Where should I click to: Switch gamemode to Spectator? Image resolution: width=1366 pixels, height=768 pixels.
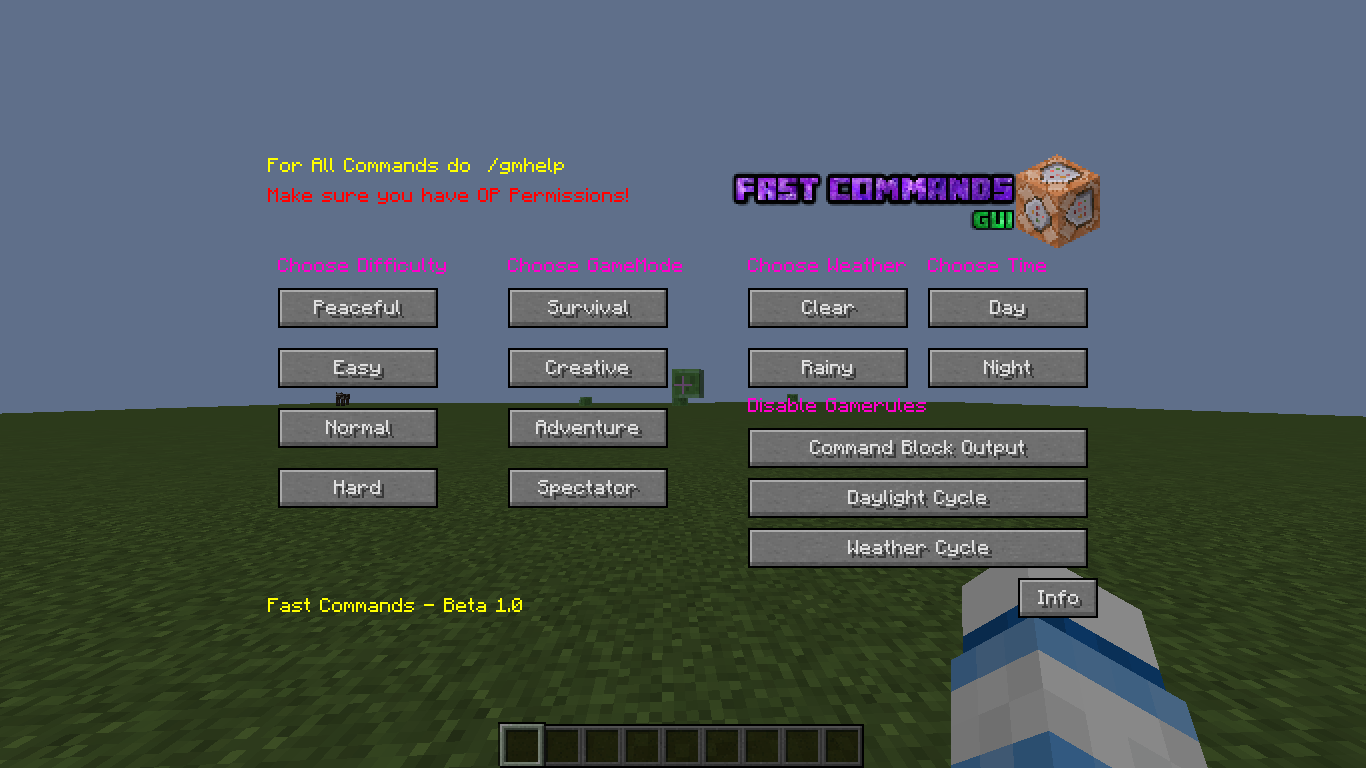coord(587,488)
